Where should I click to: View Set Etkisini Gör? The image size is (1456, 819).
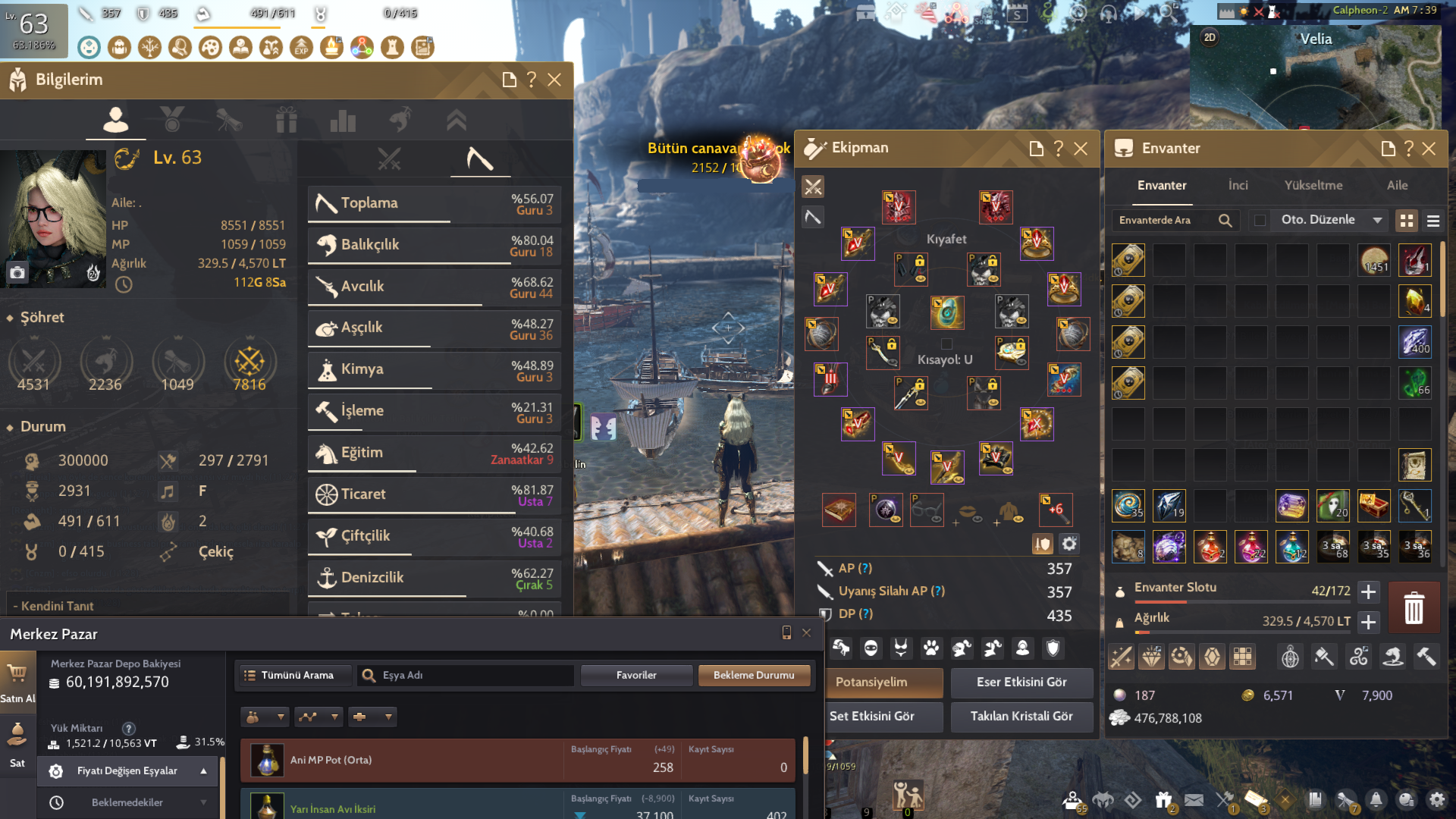coord(884,717)
